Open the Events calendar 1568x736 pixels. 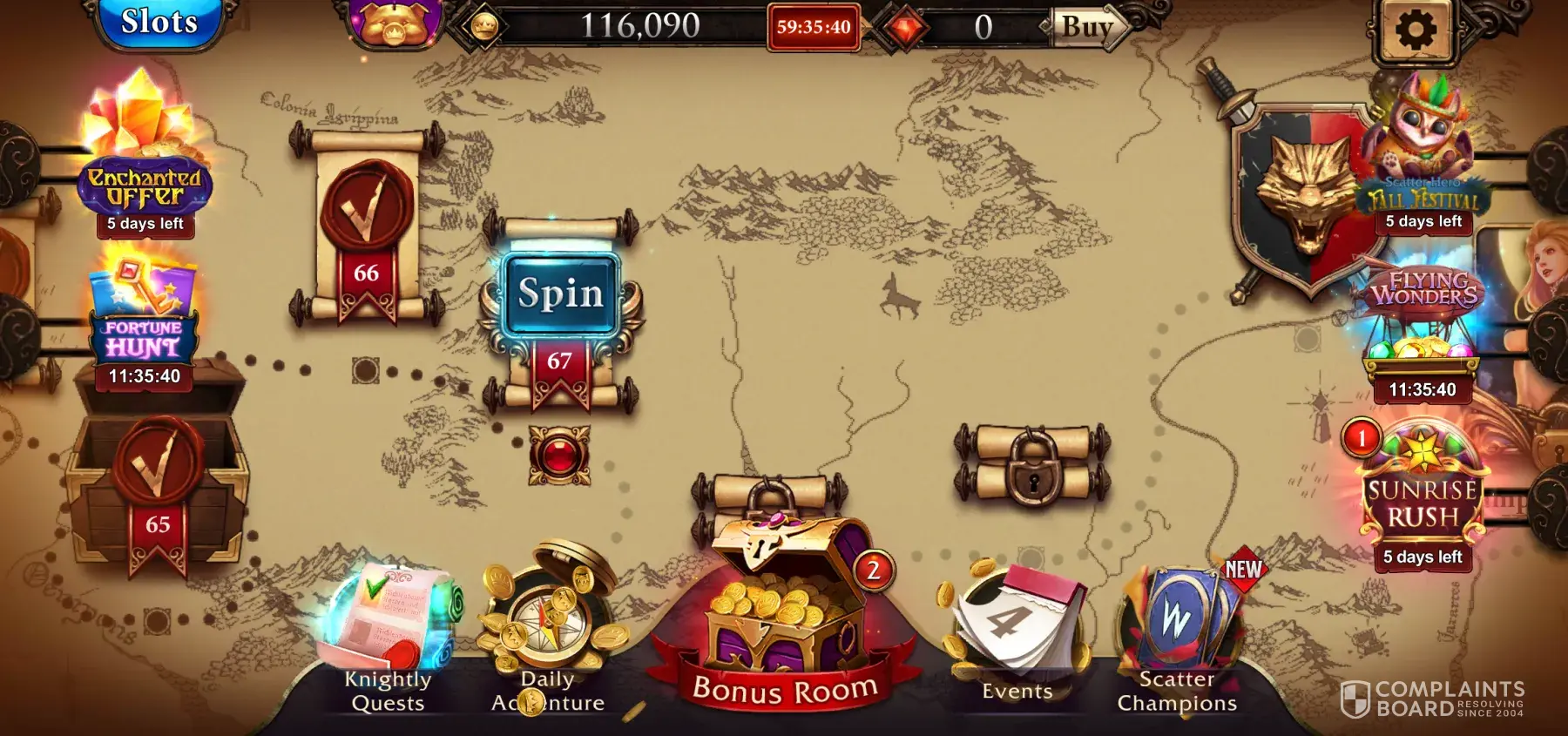[1017, 636]
